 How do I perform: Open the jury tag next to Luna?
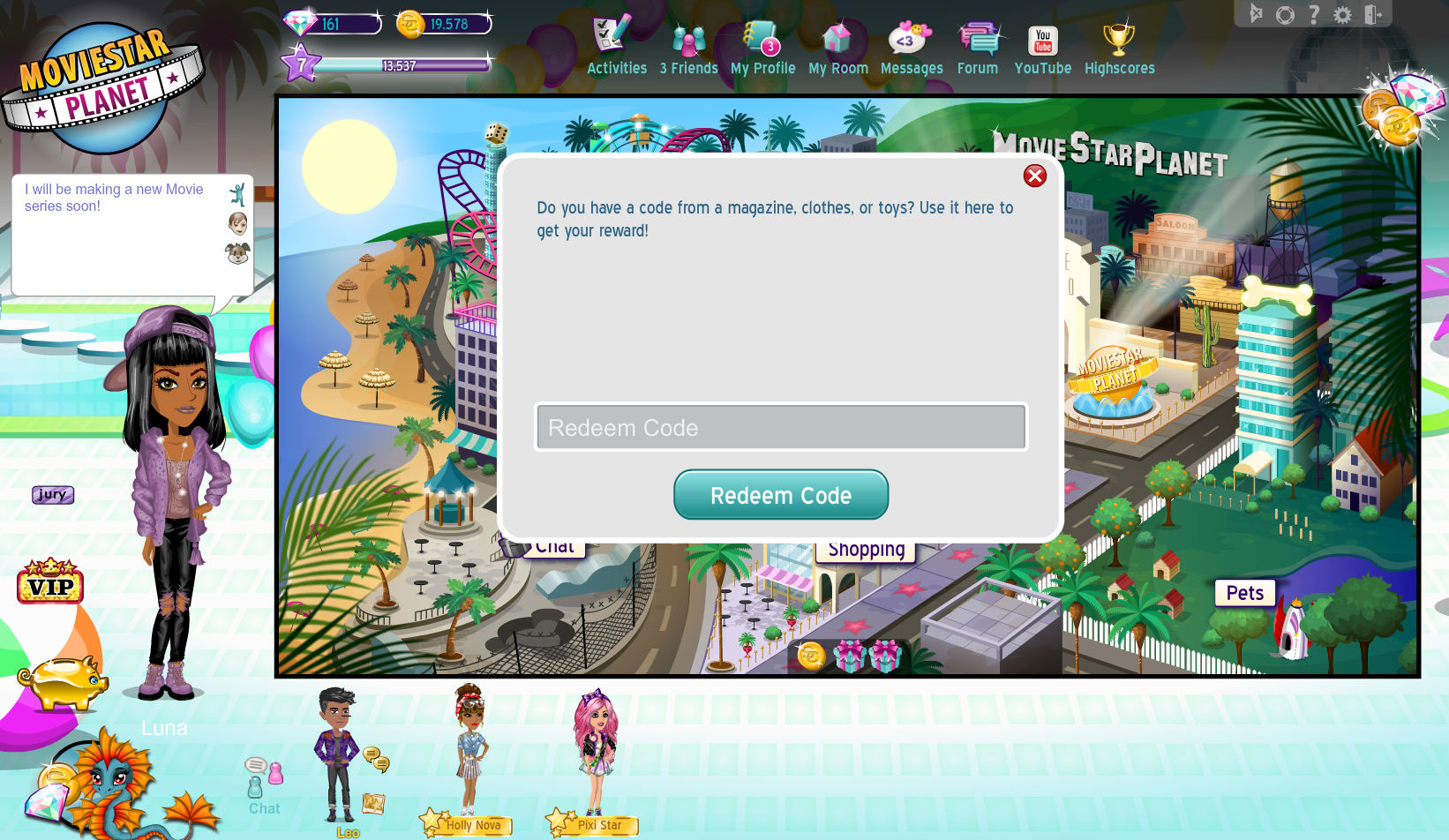coord(51,495)
